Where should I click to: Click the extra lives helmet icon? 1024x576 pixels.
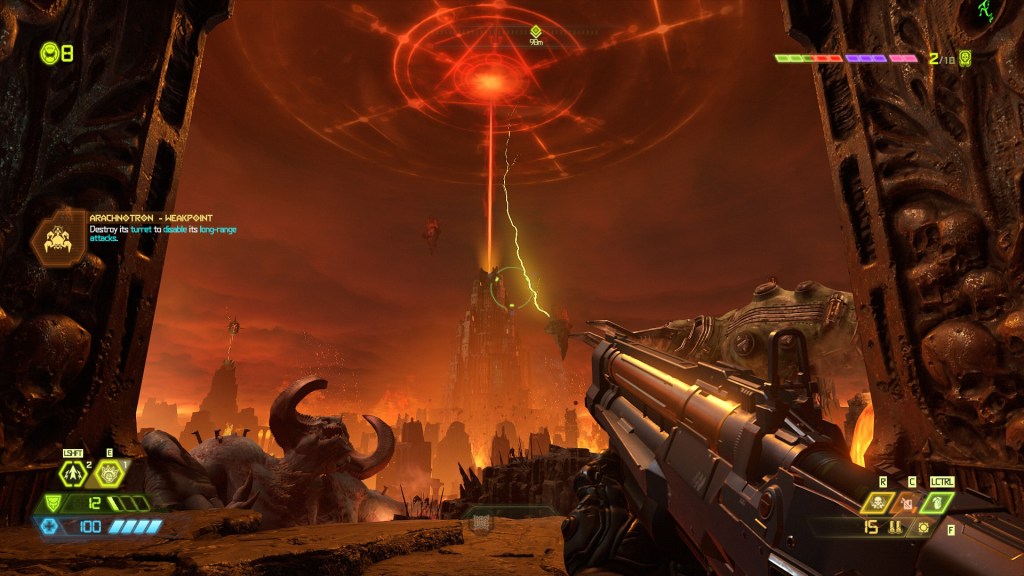[49, 53]
